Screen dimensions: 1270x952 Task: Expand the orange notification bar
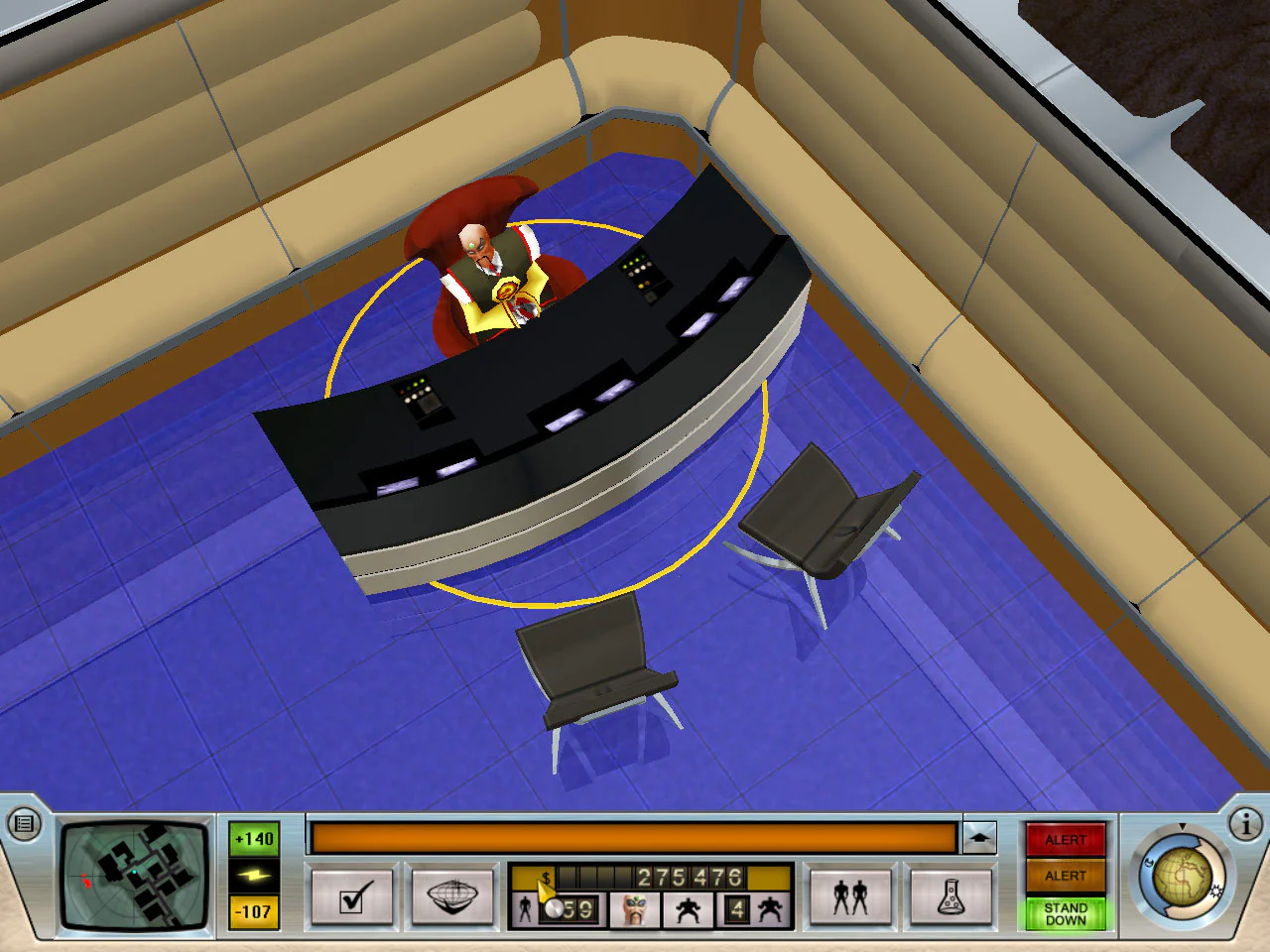[982, 836]
